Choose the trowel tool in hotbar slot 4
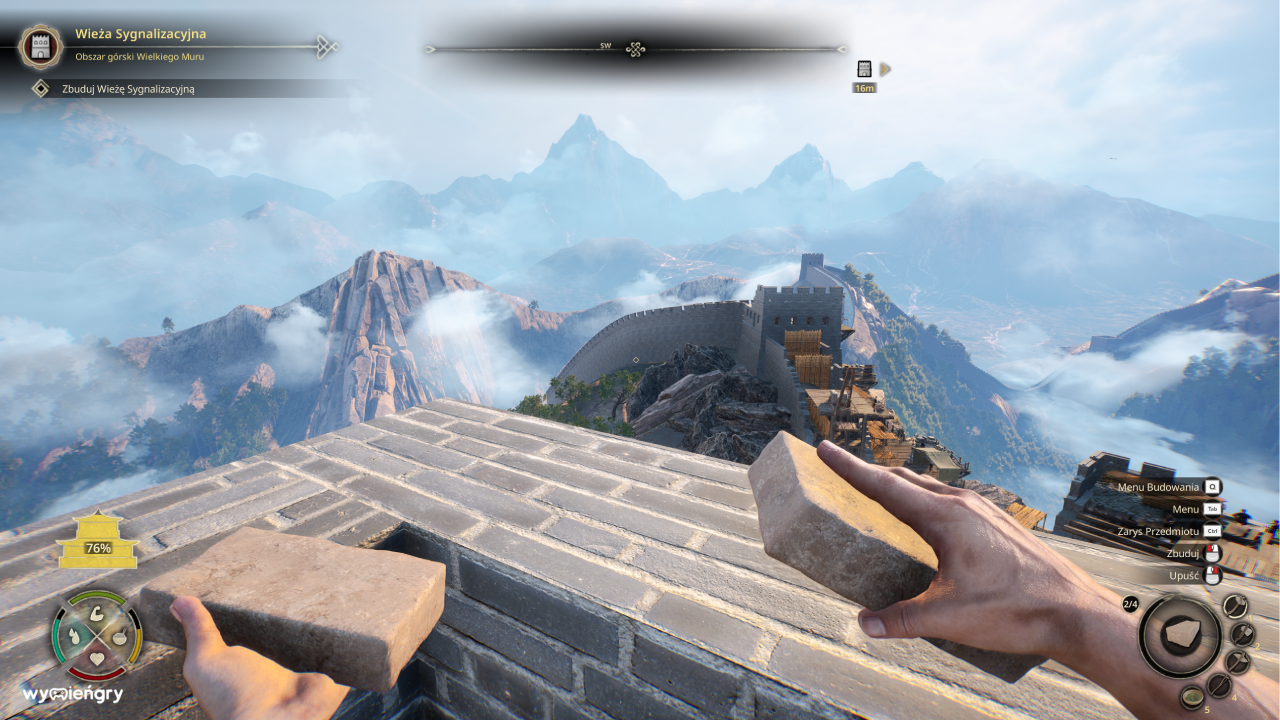Screen dimensions: 1280x720 coord(1219,685)
